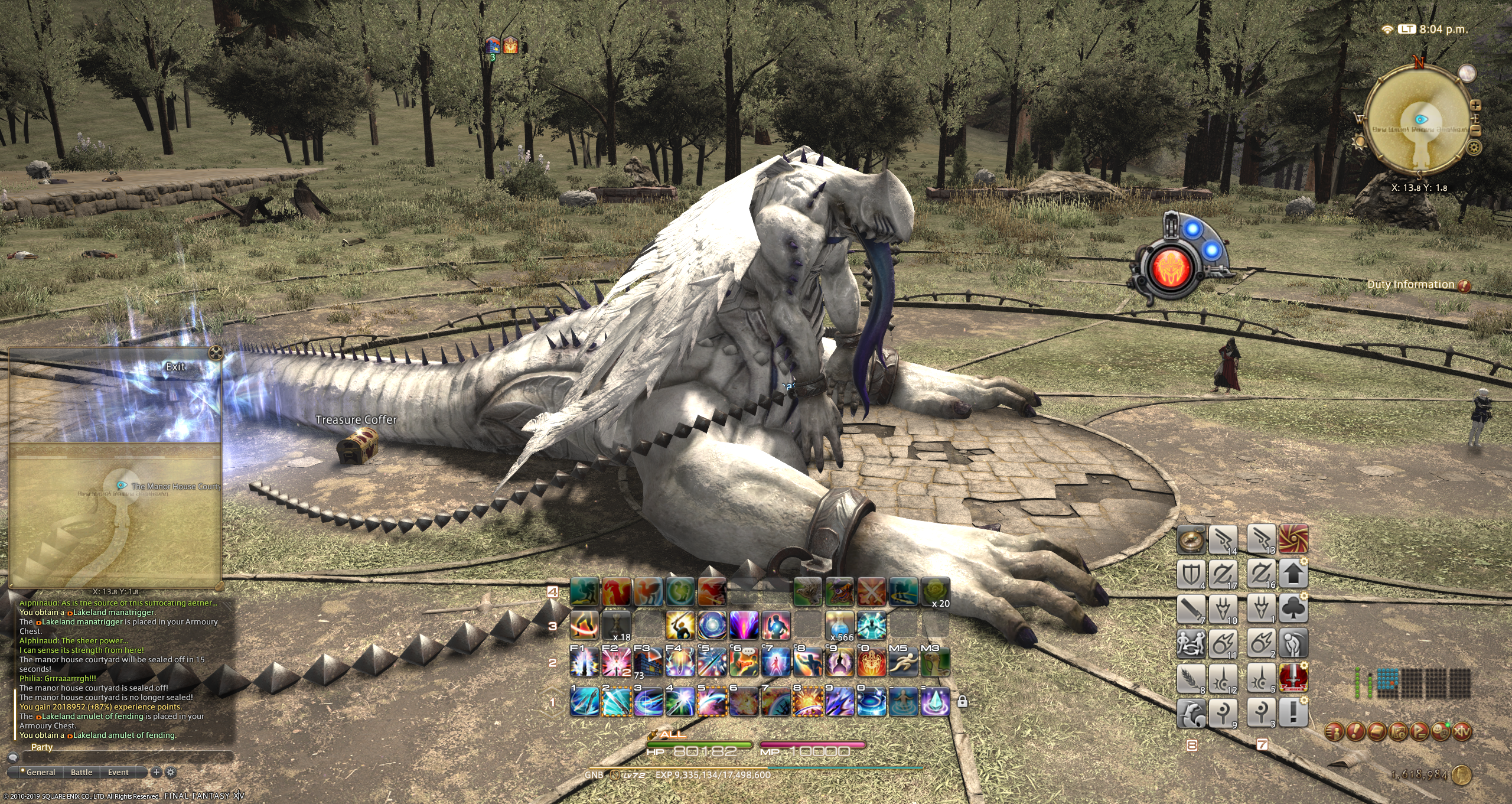Open the System XIV menu

coord(1461,732)
